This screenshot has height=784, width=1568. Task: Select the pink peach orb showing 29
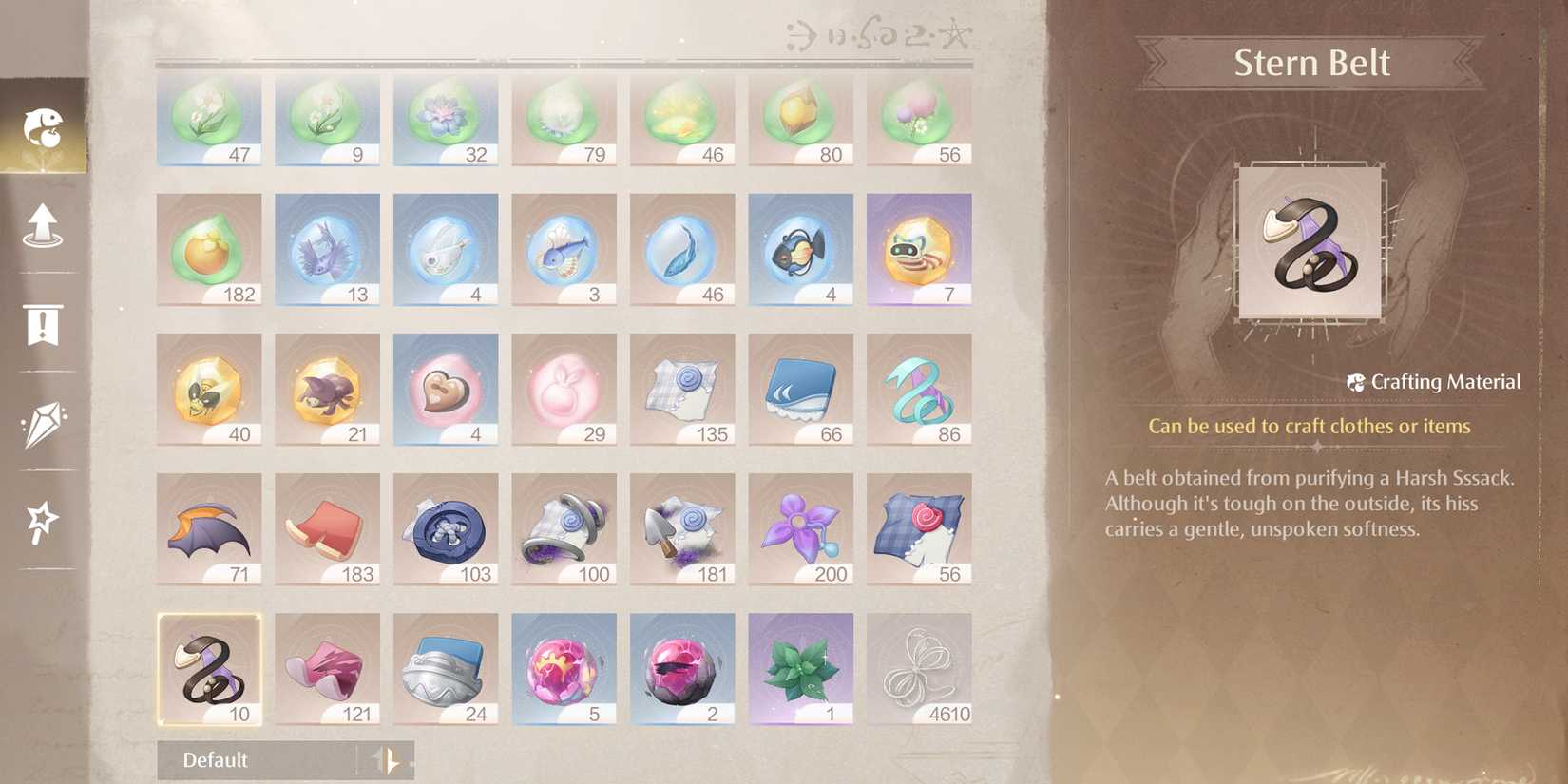pos(564,388)
